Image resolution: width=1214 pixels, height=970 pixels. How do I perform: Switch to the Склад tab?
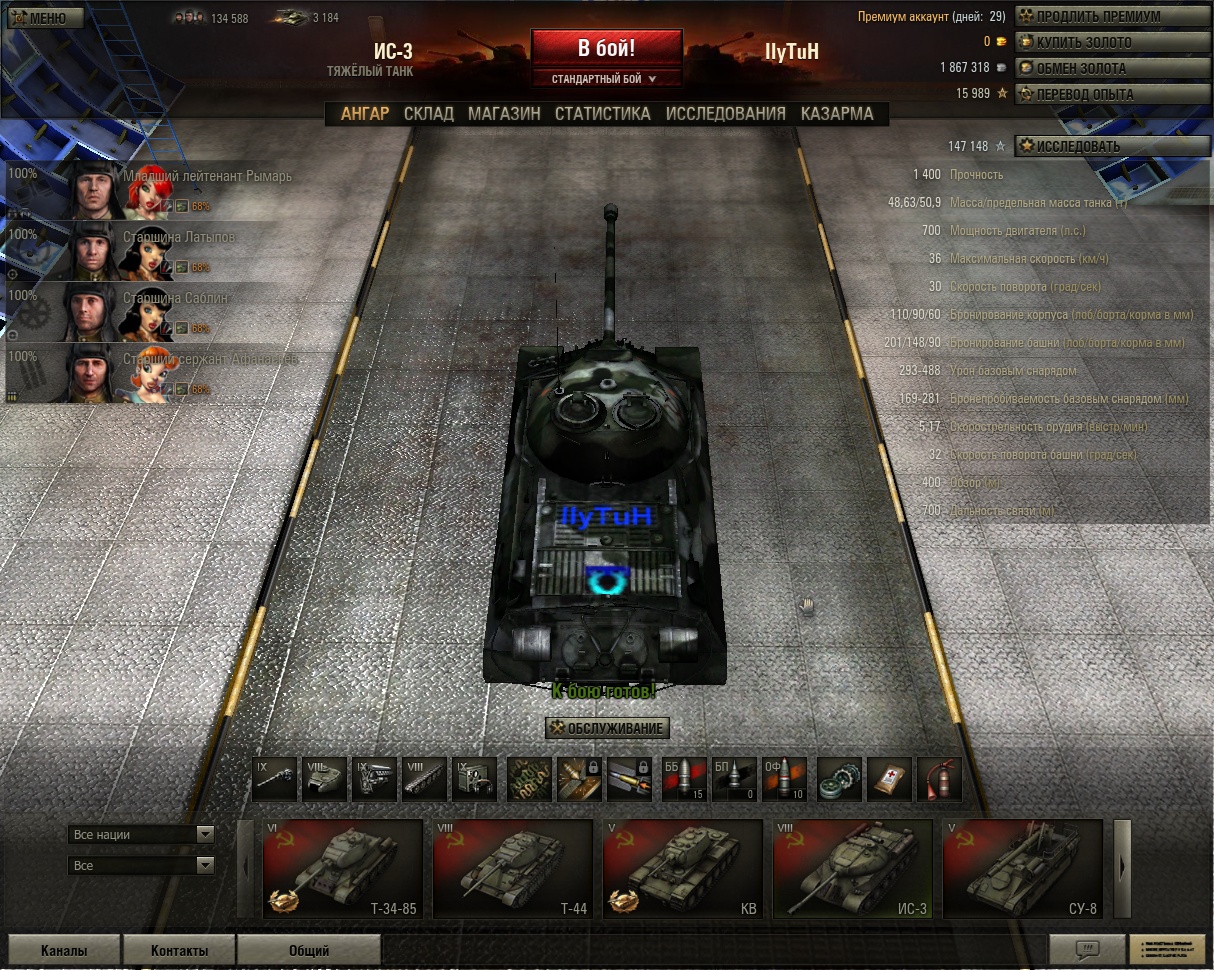pyautogui.click(x=428, y=114)
